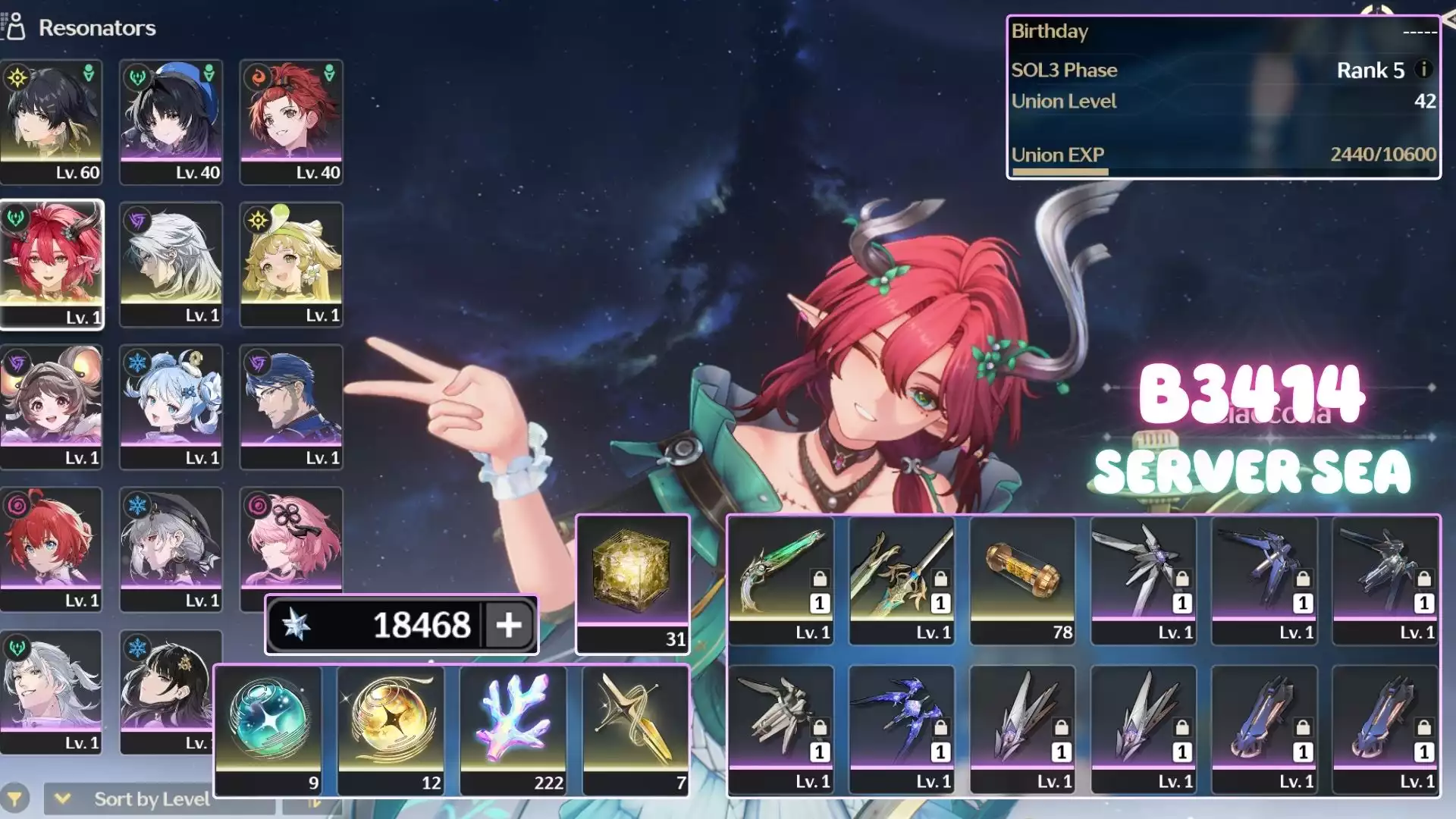Select the red-haired Lv. 40 fire resonator
Screen dimensions: 1456x819
click(x=291, y=121)
